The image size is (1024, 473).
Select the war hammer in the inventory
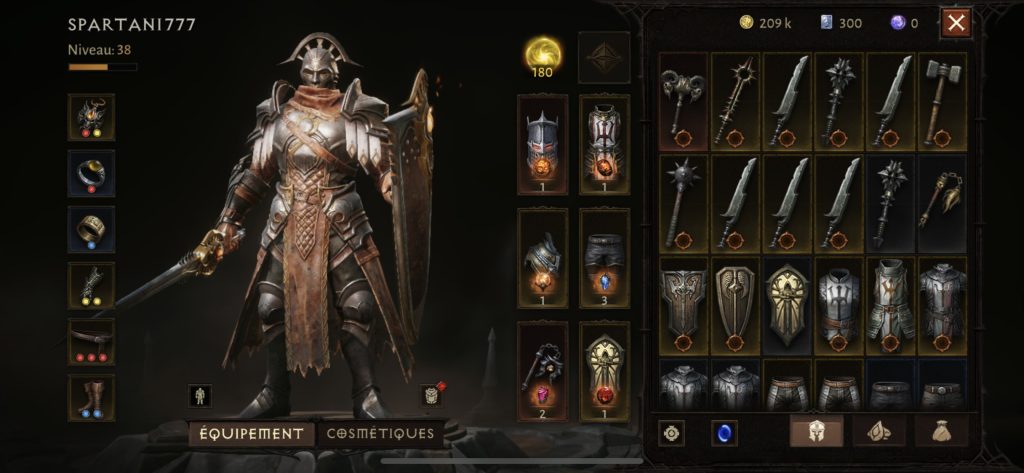942,100
